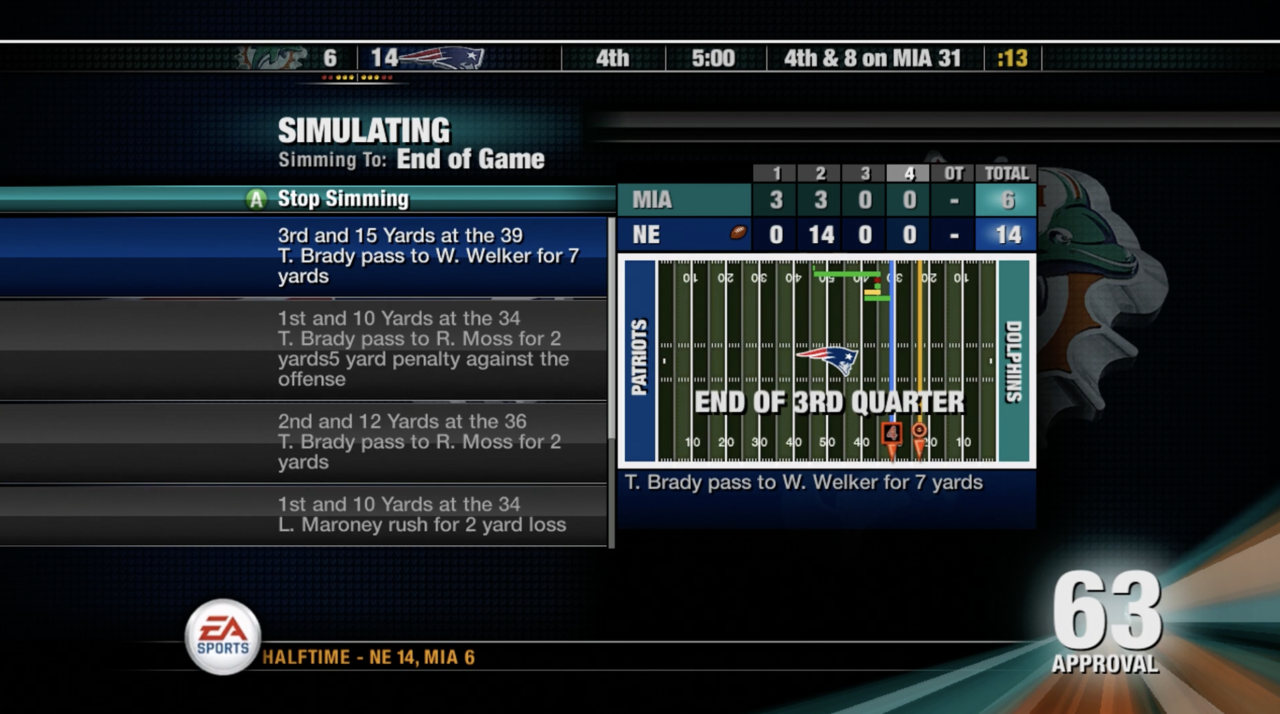
Task: Select the 2nd and 12 Moss pass play
Action: click(419, 442)
